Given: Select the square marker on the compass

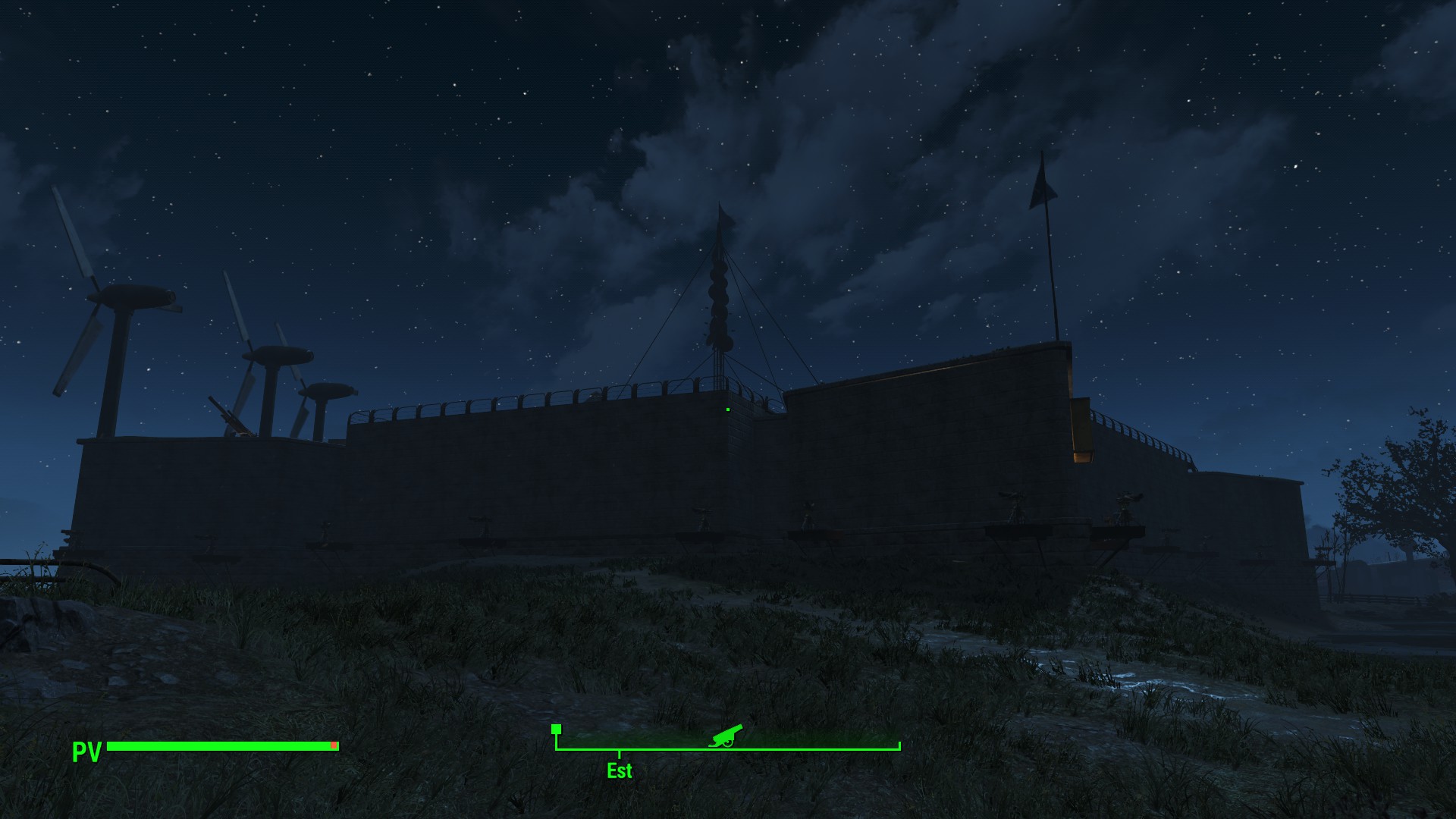Looking at the screenshot, I should coord(556,730).
